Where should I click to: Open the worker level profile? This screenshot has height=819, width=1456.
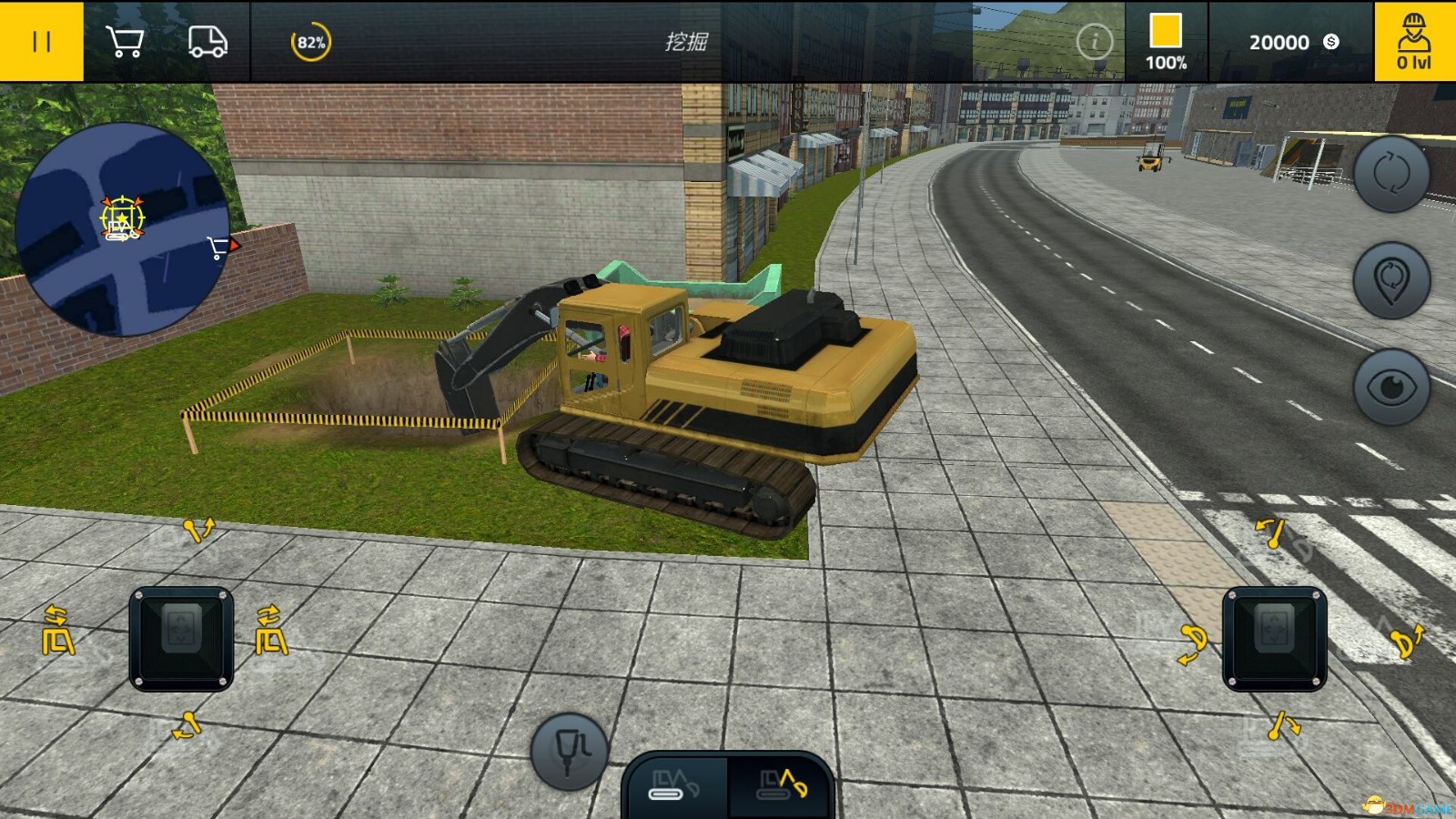click(x=1414, y=42)
